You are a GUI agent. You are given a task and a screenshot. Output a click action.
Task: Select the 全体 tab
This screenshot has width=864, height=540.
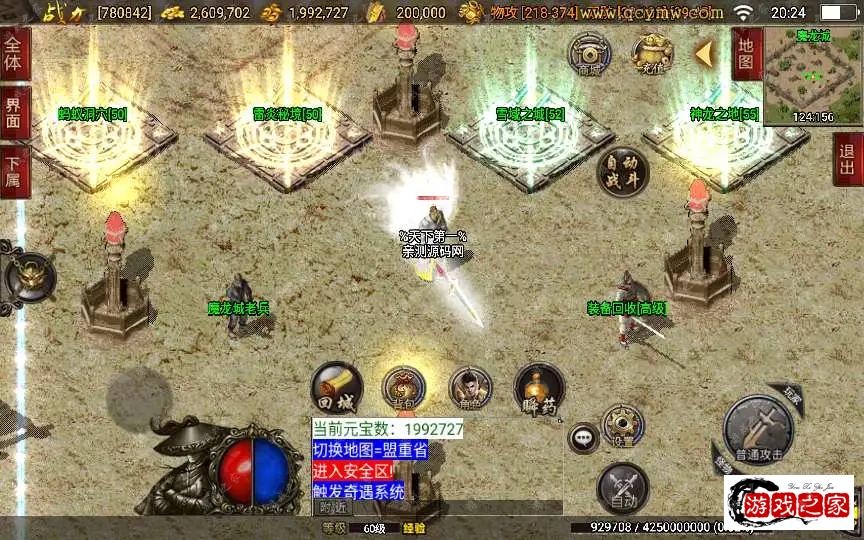[x=14, y=54]
